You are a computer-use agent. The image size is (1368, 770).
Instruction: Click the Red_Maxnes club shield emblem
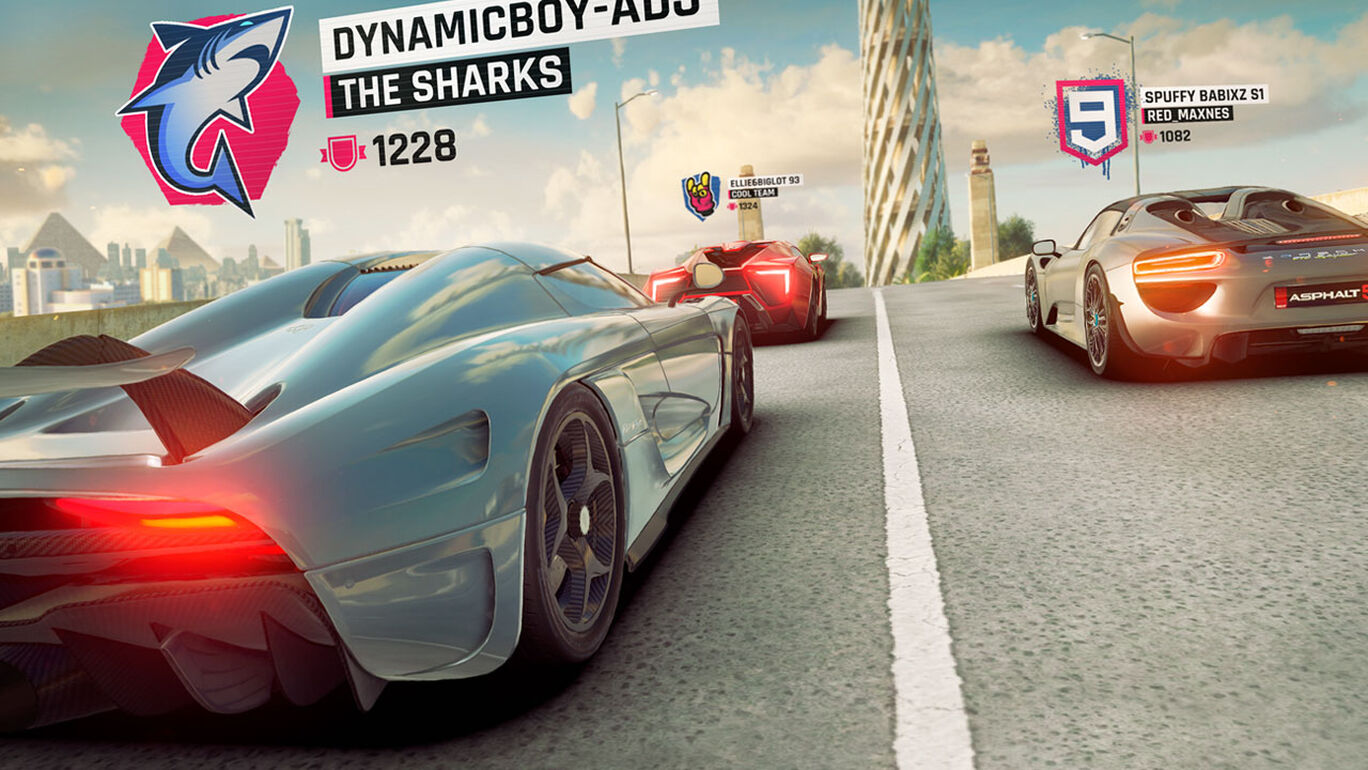1091,119
